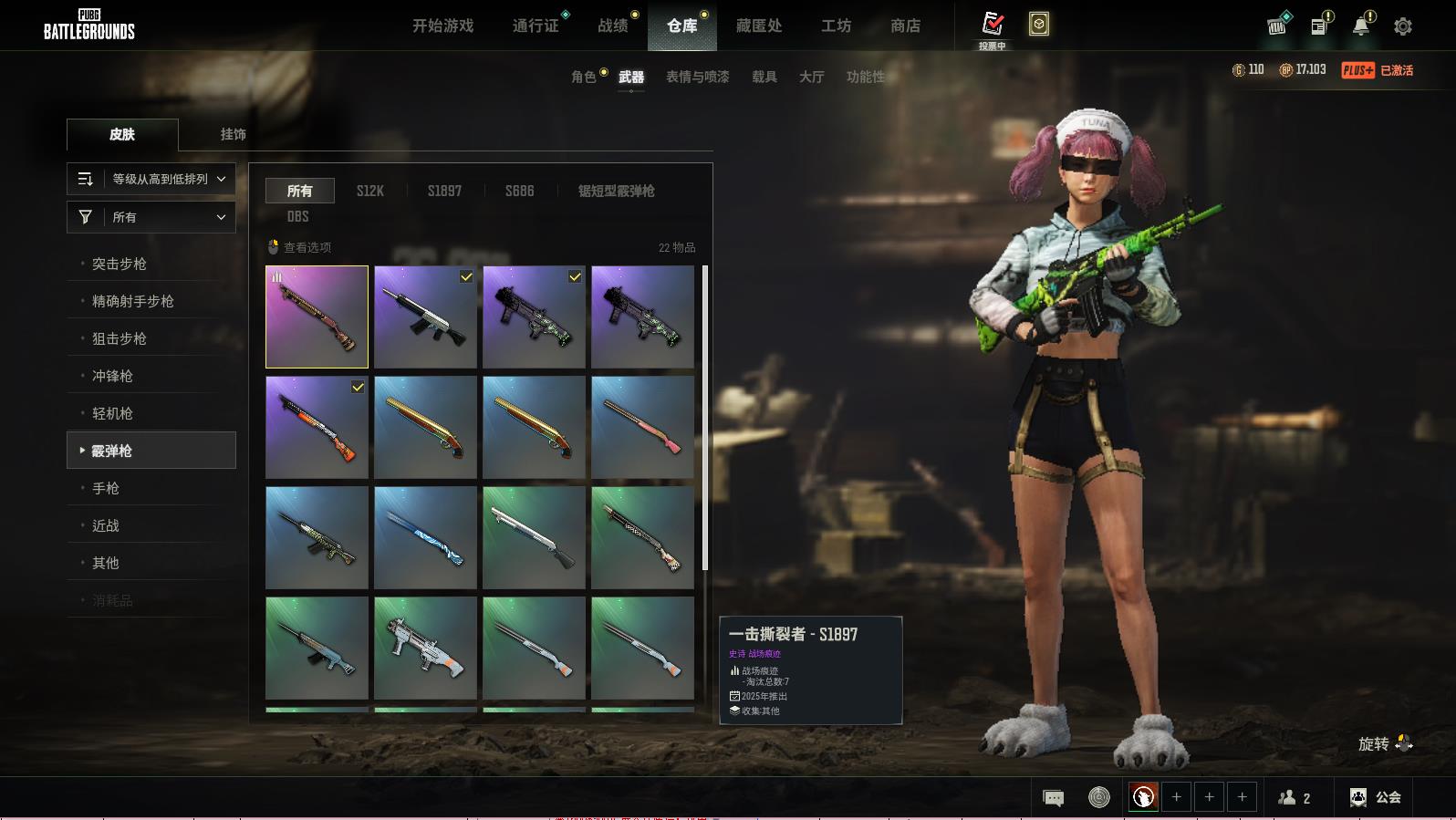This screenshot has height=820, width=1456.
Task: Select the 狙击步枪 sniper rifle category
Action: 120,338
